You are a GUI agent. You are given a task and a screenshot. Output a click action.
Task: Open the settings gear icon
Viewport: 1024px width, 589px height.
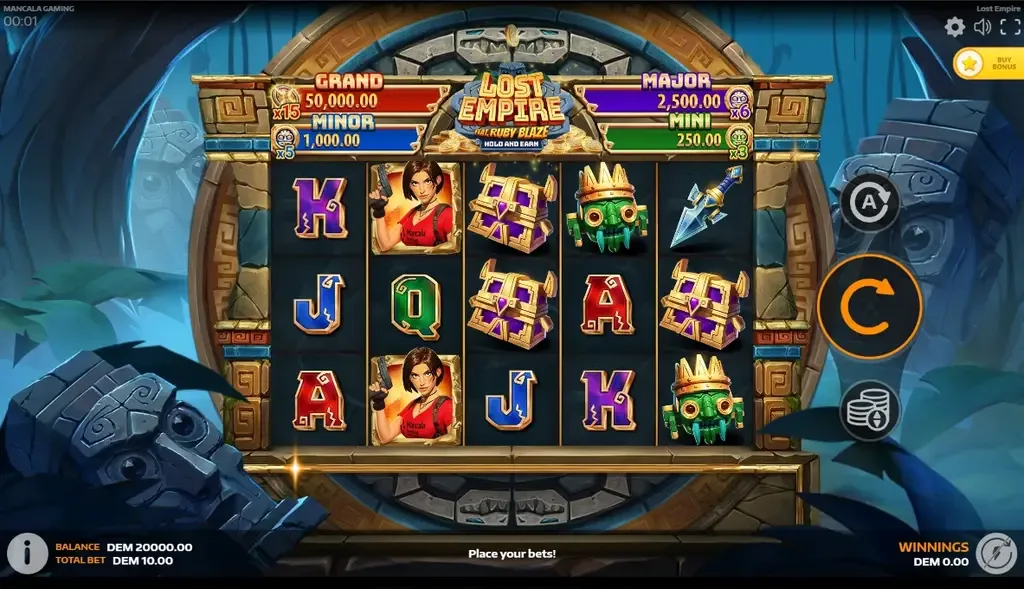pyautogui.click(x=955, y=27)
